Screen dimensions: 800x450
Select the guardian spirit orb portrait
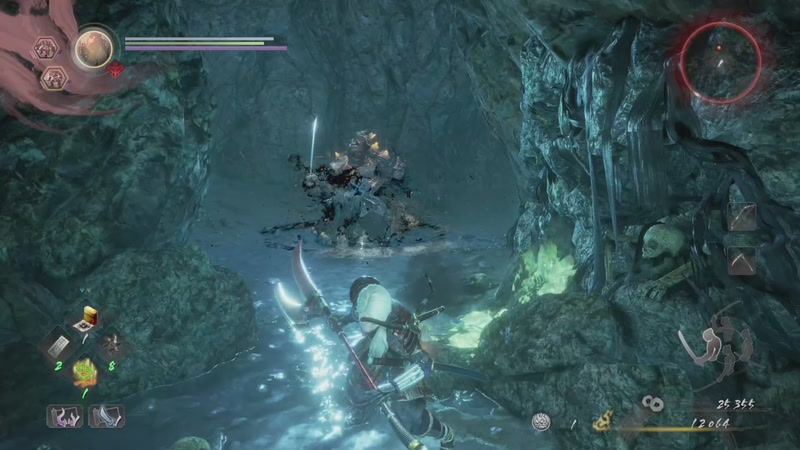(97, 47)
